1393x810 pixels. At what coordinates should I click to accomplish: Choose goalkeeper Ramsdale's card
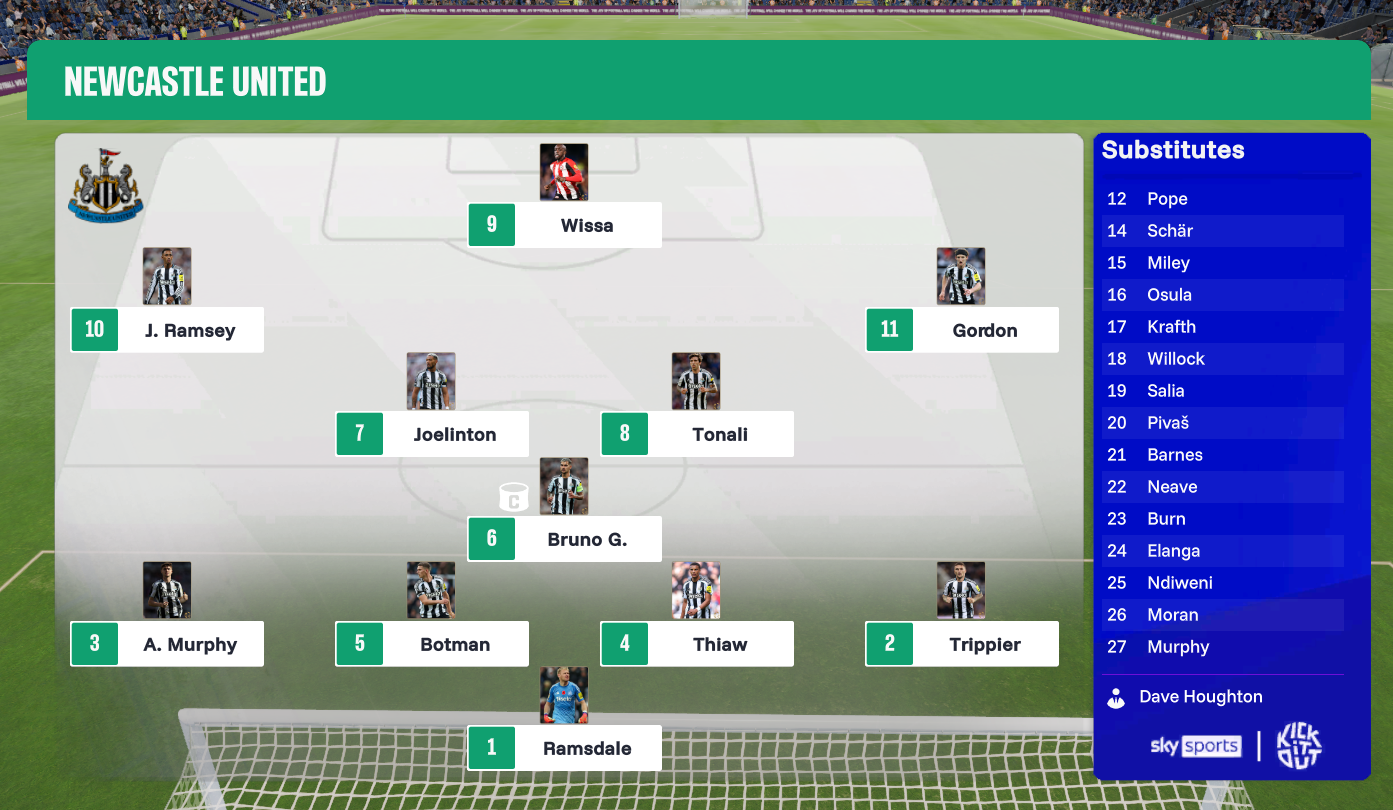click(x=565, y=748)
